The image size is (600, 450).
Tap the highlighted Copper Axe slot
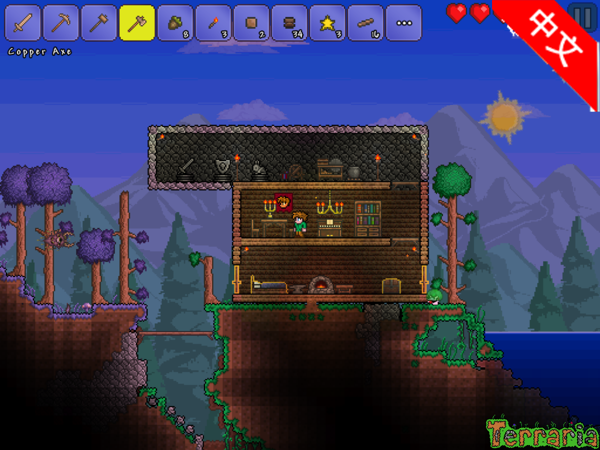coord(137,22)
